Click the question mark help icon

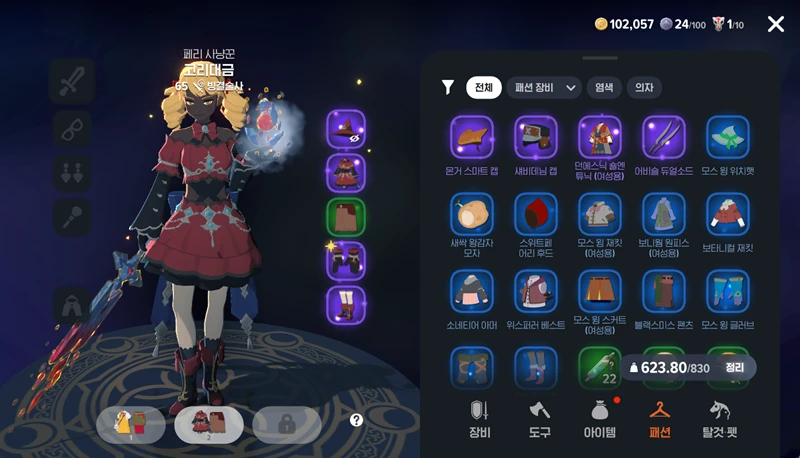(x=356, y=421)
